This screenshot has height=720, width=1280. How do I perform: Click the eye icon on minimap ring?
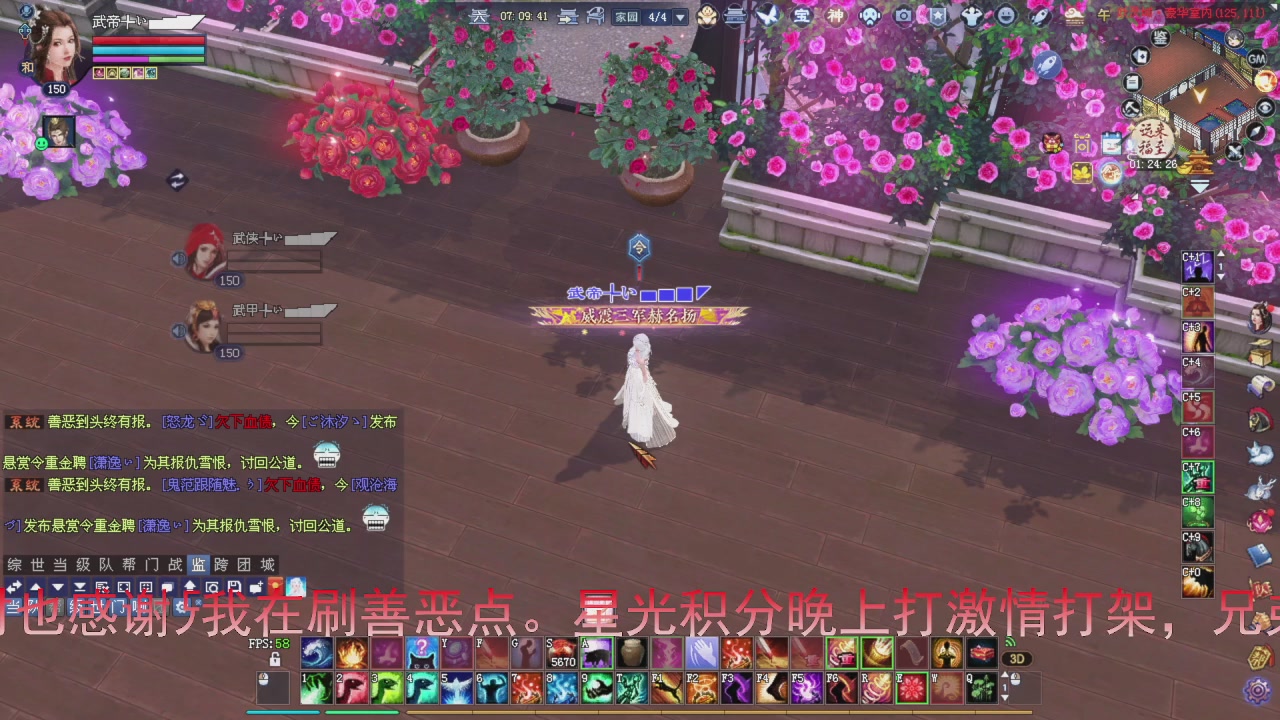point(1264,108)
